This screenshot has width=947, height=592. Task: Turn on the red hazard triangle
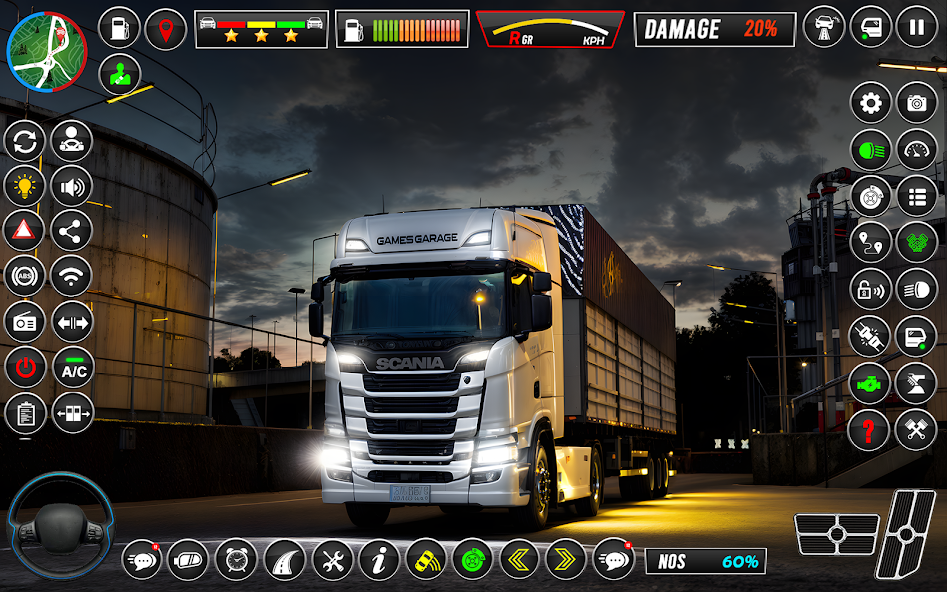(x=24, y=231)
